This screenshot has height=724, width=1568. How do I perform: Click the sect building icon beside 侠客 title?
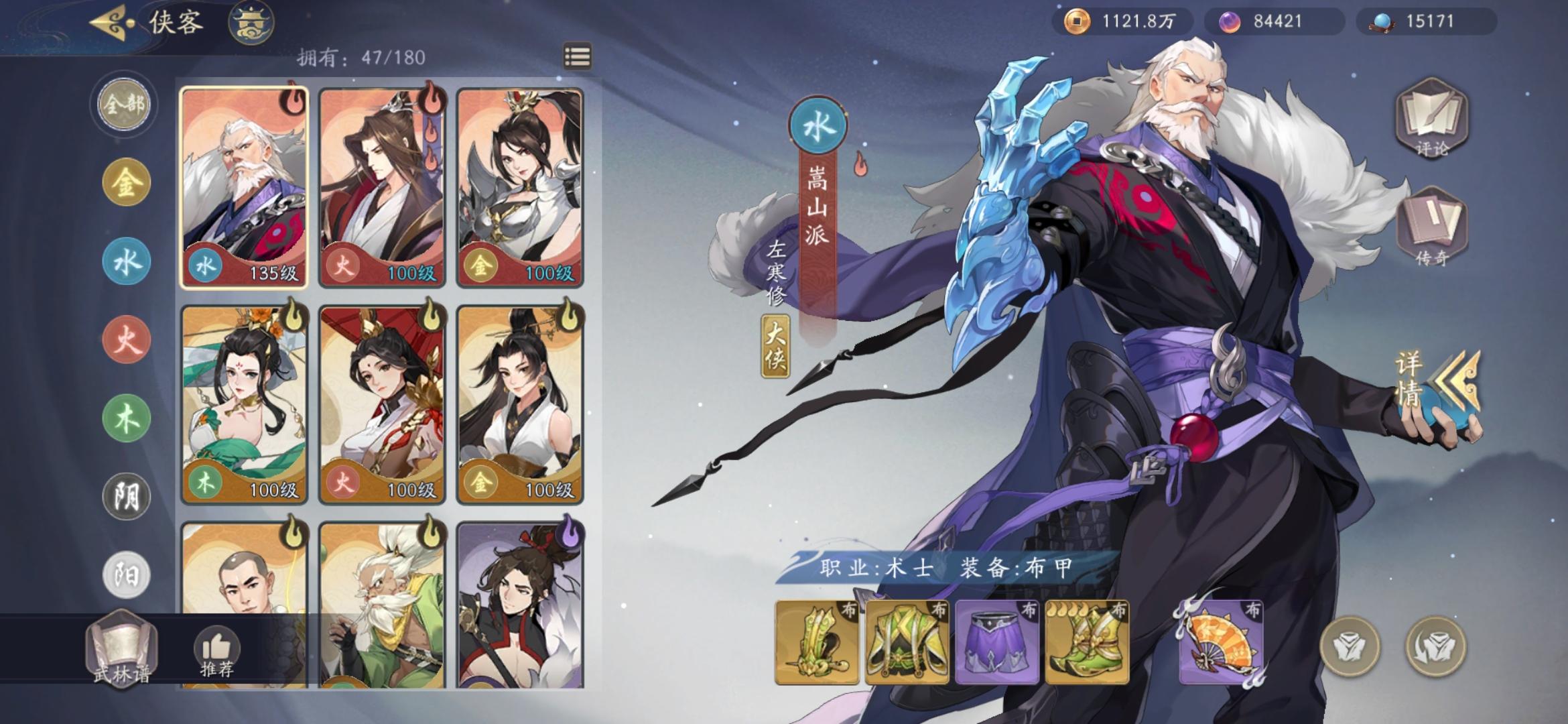[x=252, y=22]
